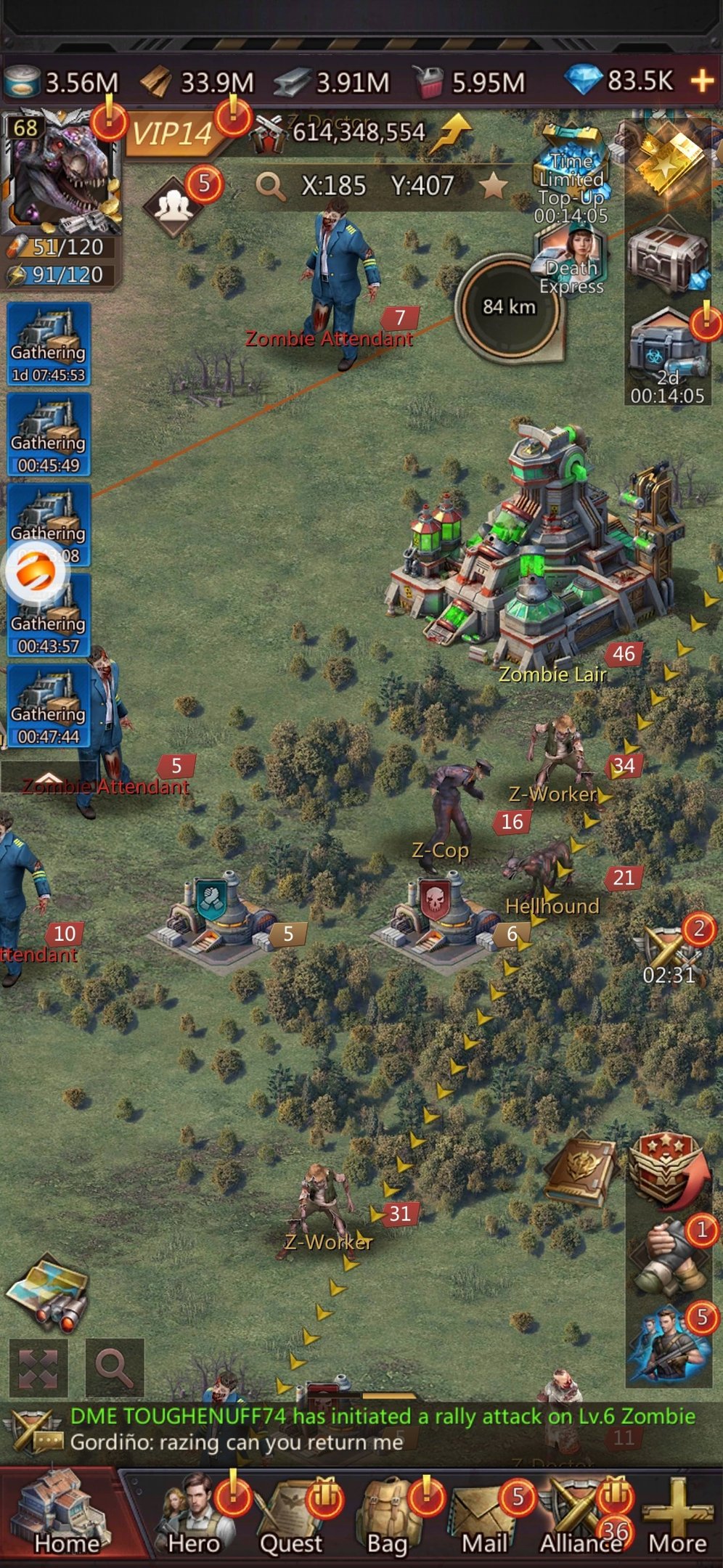Open the Death Express event

[x=571, y=261]
